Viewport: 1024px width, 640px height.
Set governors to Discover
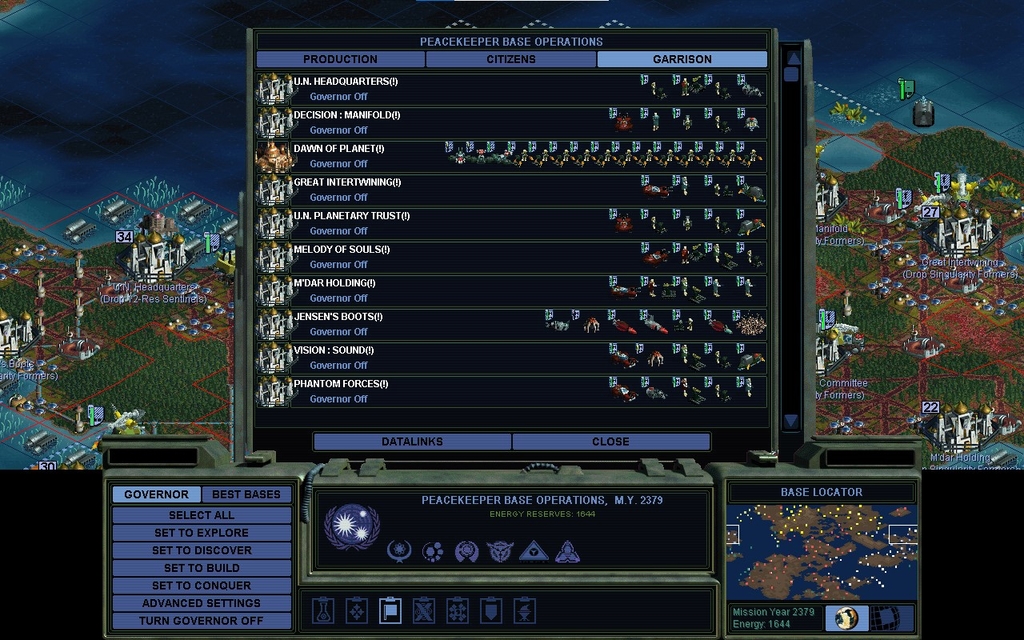[x=201, y=550]
